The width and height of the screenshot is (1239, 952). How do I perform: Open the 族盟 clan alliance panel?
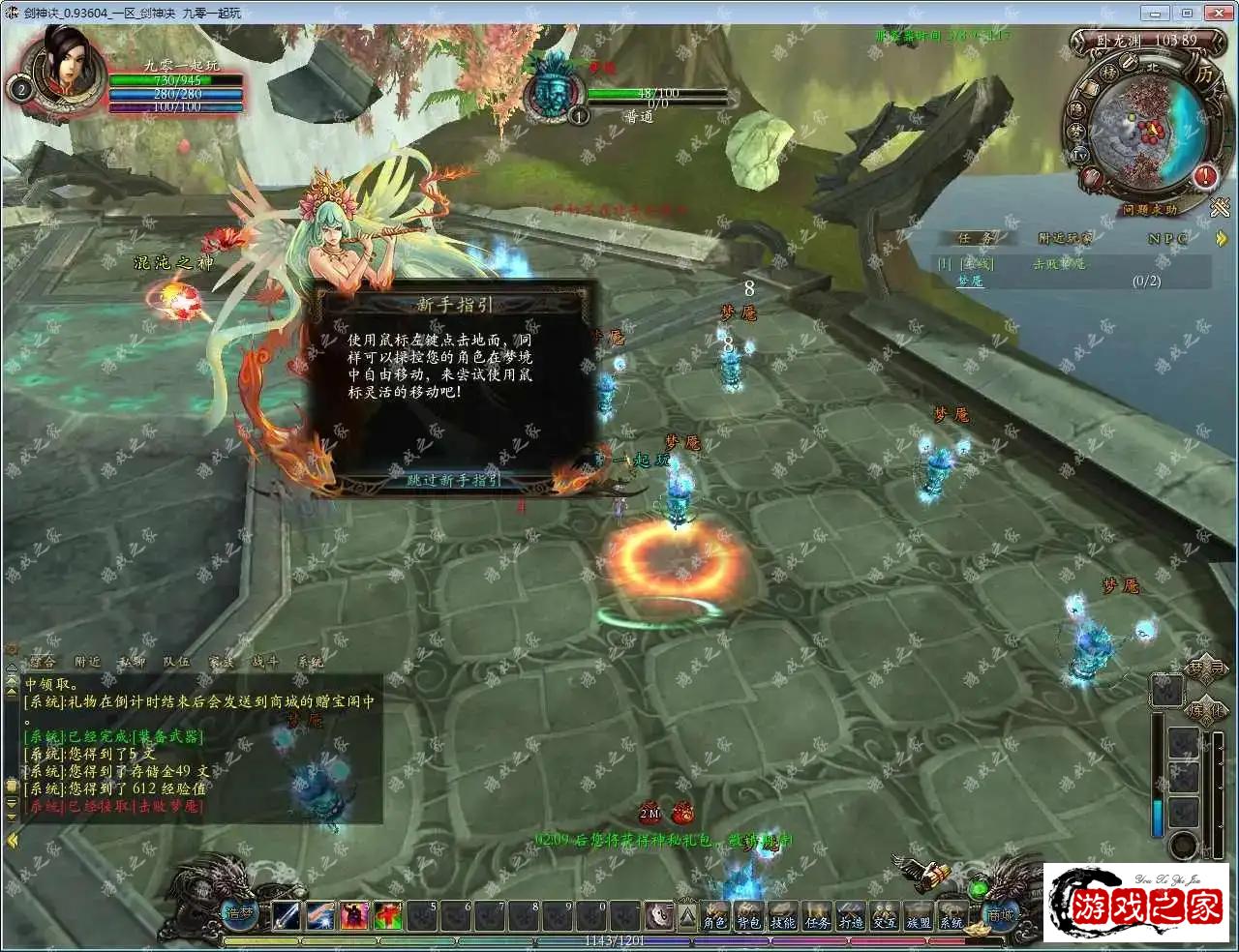coord(918,920)
